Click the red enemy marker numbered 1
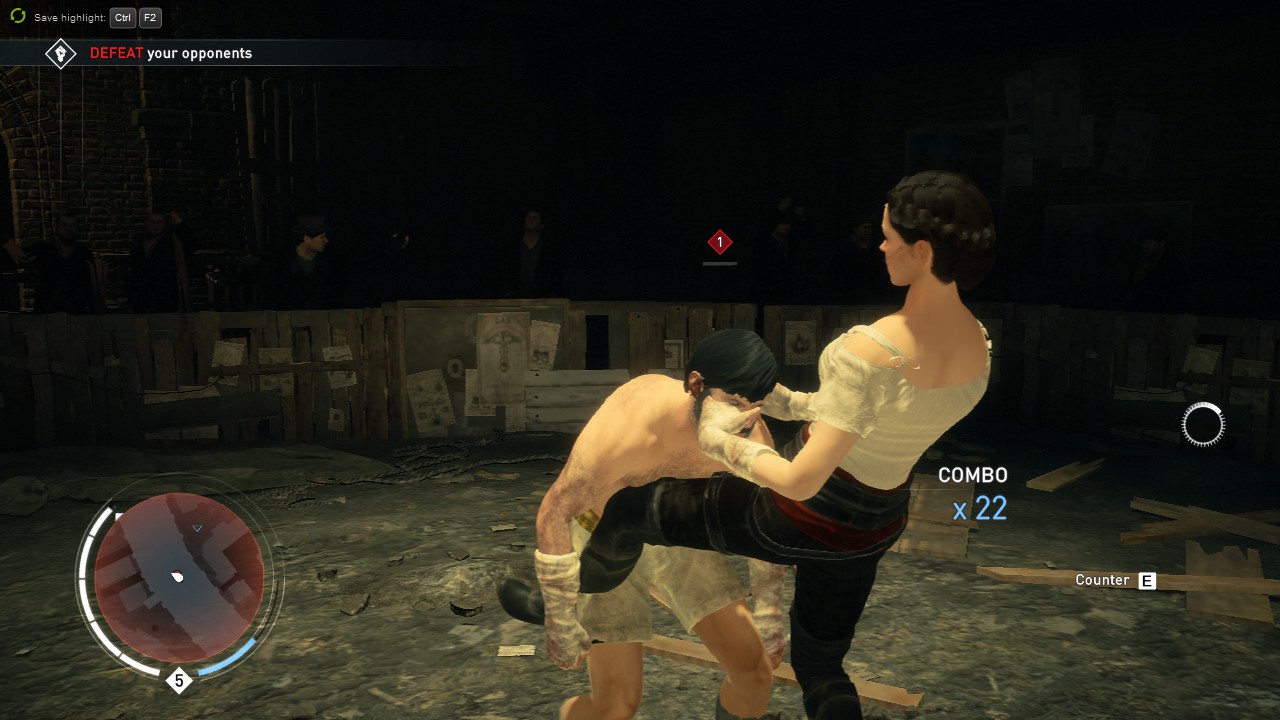 coord(719,242)
